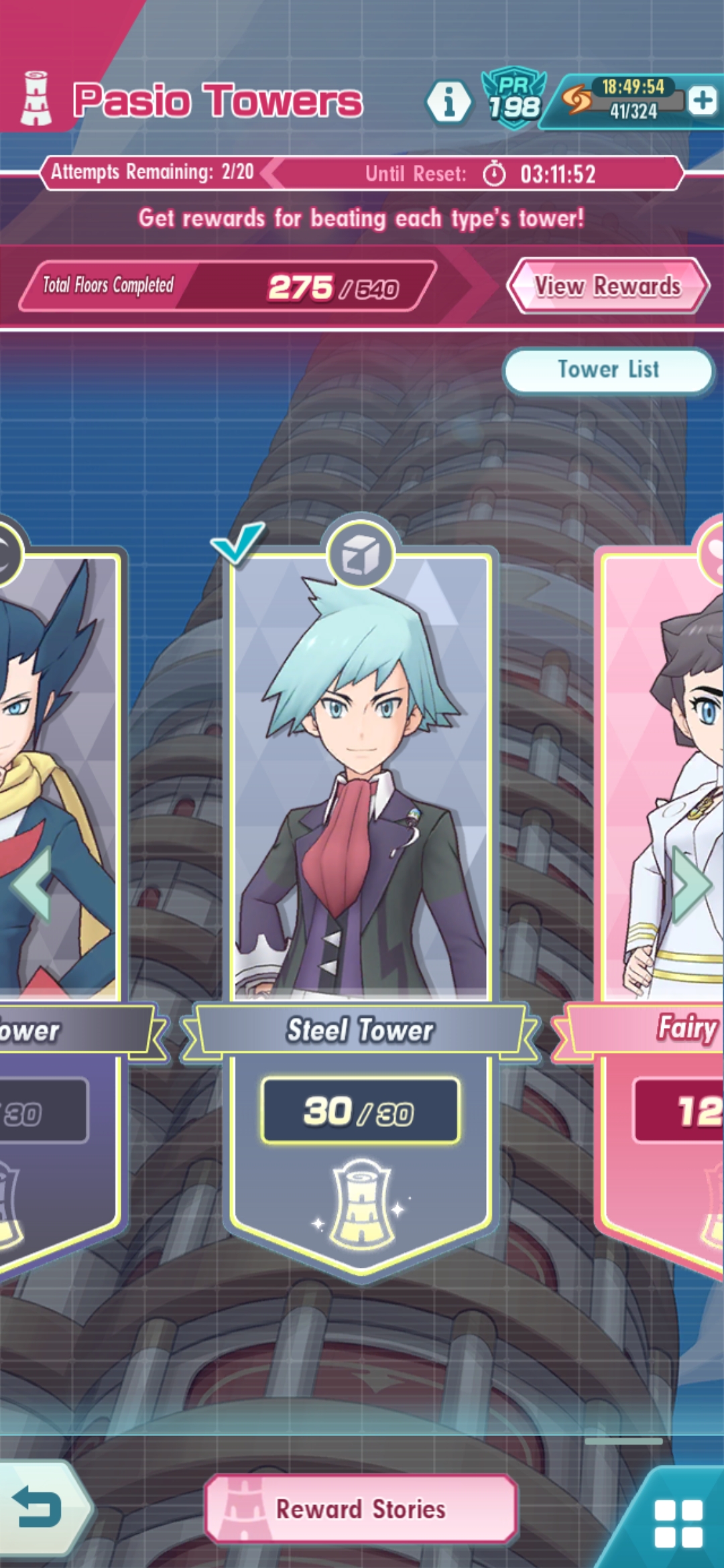This screenshot has width=724, height=1568.
Task: Show the previous tower with left arrow
Action: 32,885
